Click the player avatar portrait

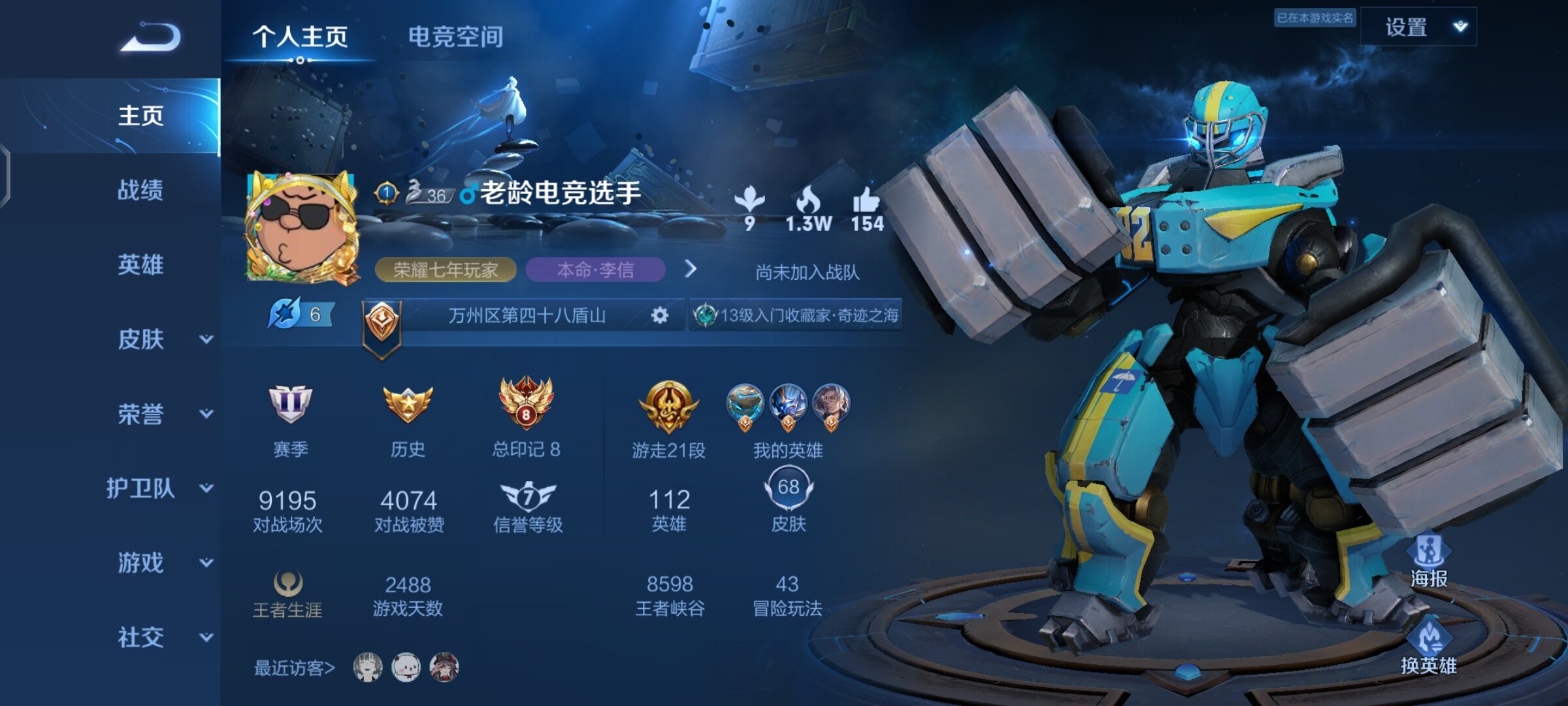click(302, 227)
